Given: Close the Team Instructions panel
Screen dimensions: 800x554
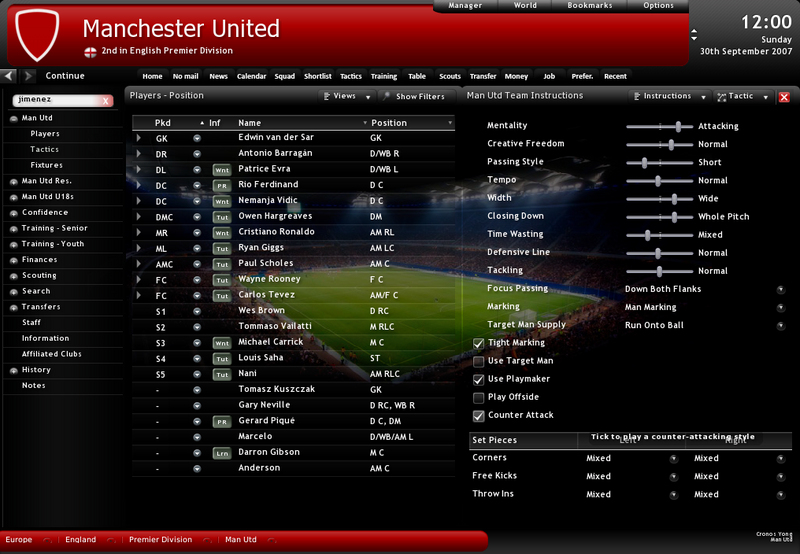Looking at the screenshot, I should (x=784, y=97).
